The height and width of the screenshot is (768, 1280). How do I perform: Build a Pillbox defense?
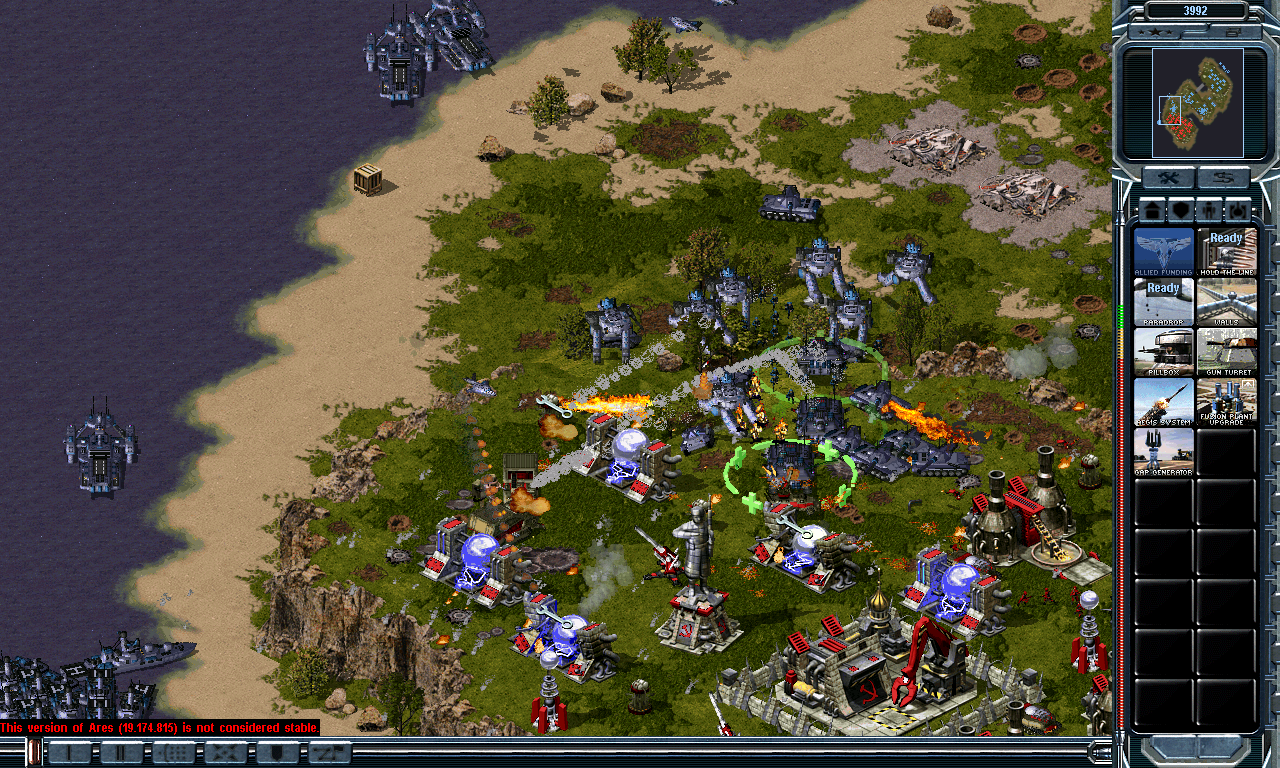pos(1164,351)
